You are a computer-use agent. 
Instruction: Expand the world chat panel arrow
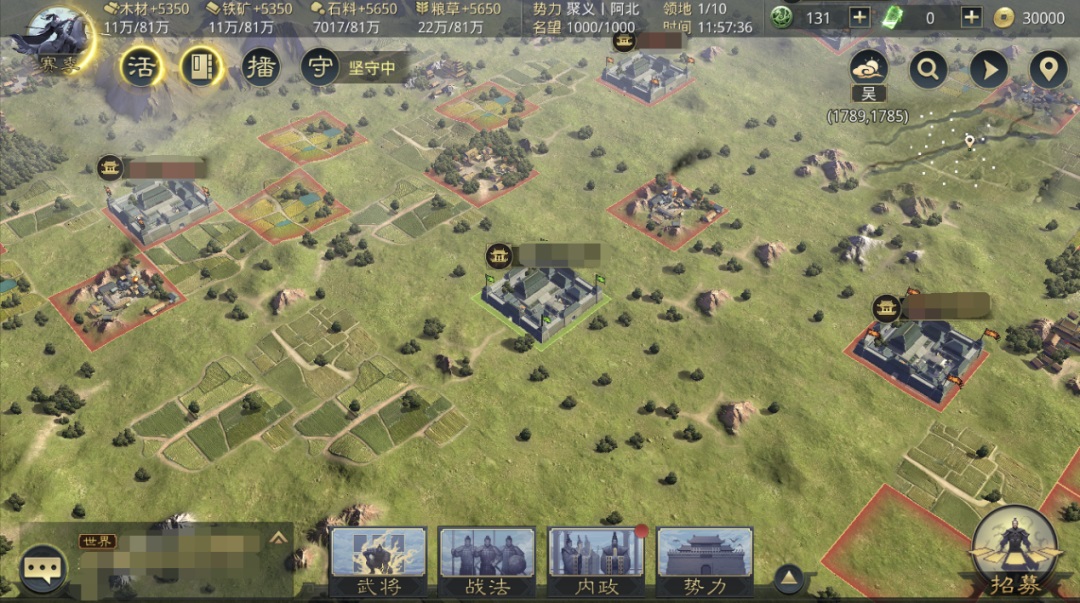tap(278, 537)
